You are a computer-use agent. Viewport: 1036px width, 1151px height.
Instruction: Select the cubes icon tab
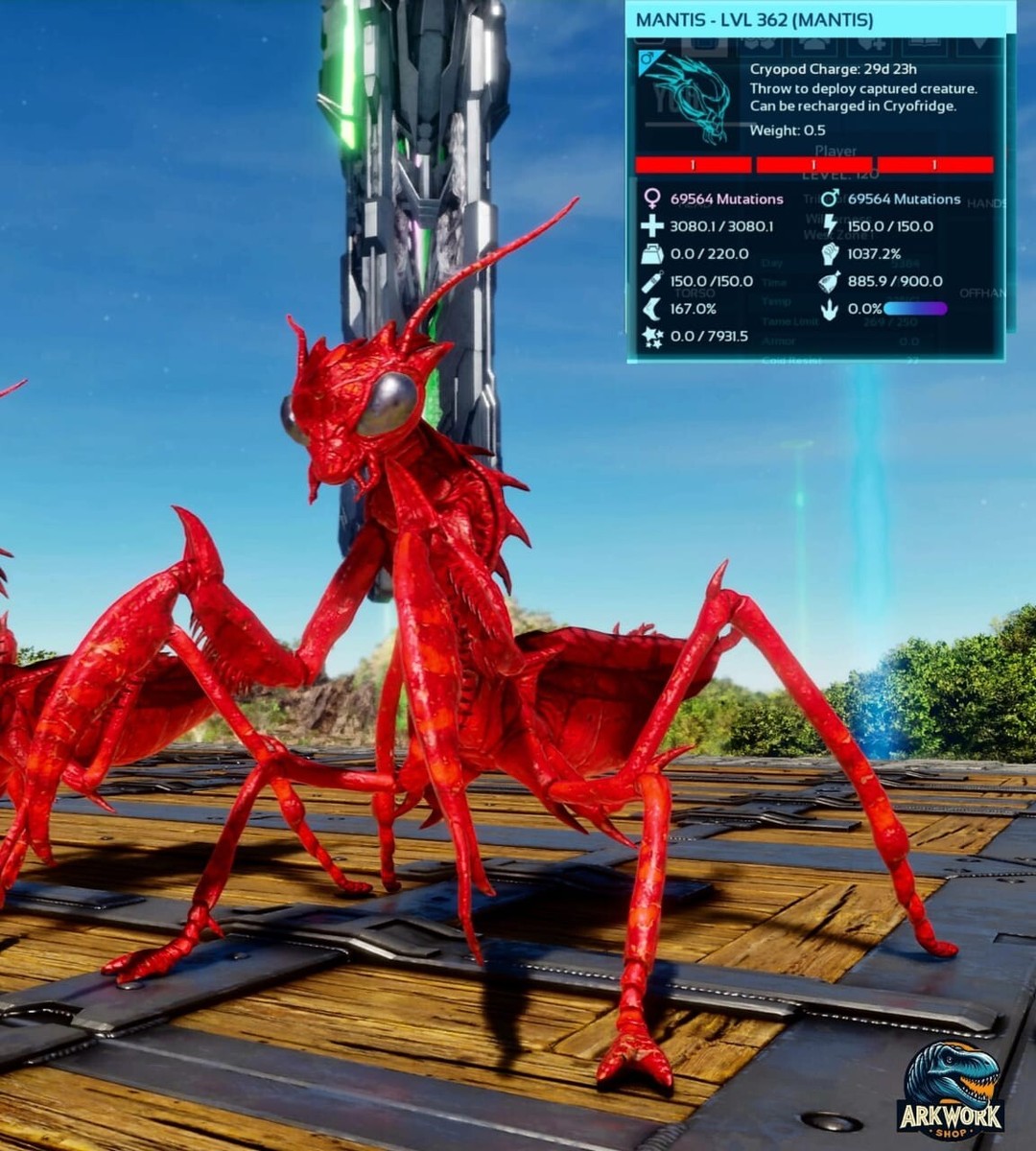(x=760, y=44)
